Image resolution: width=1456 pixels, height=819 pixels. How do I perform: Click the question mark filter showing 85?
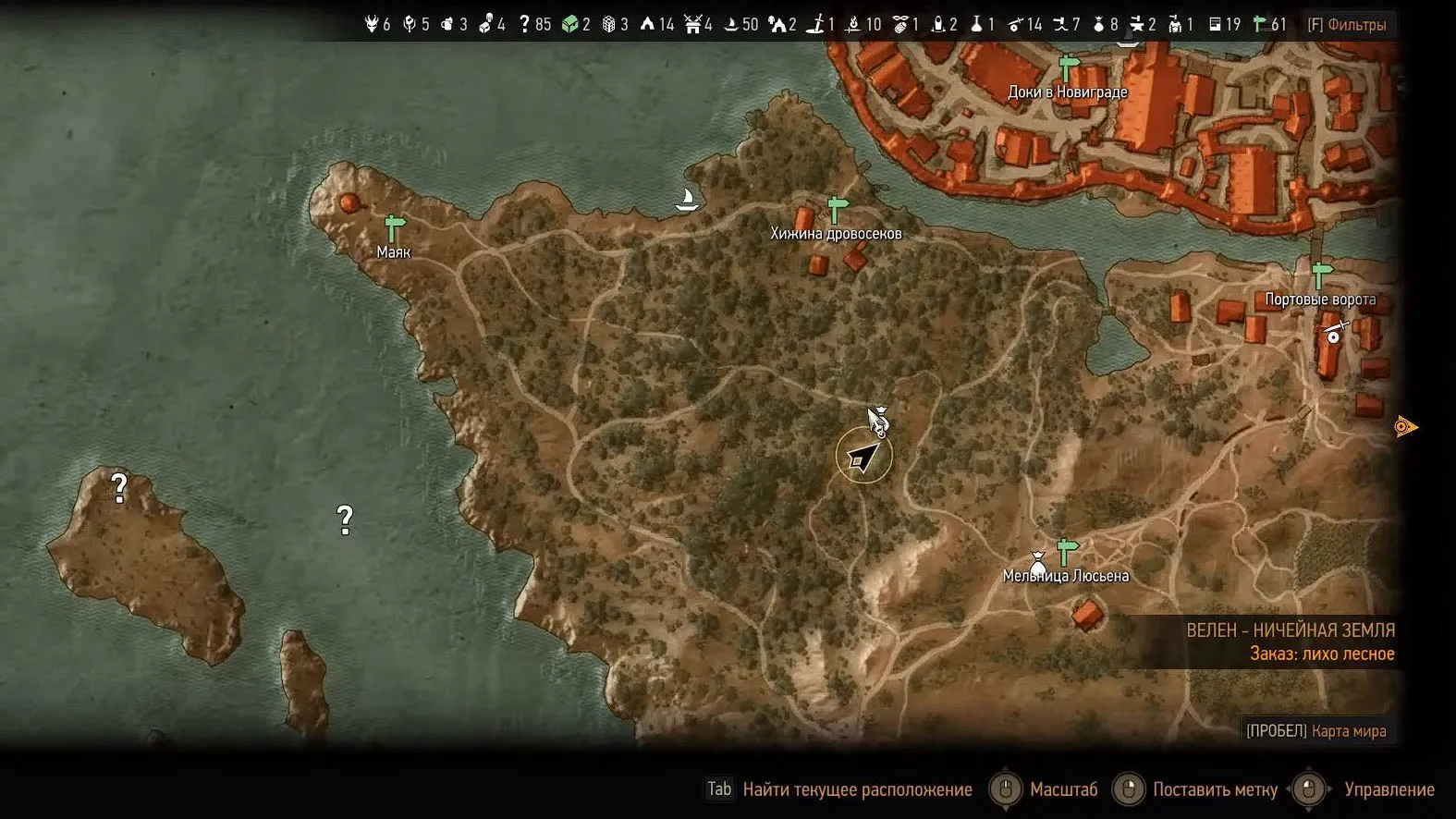point(534,25)
